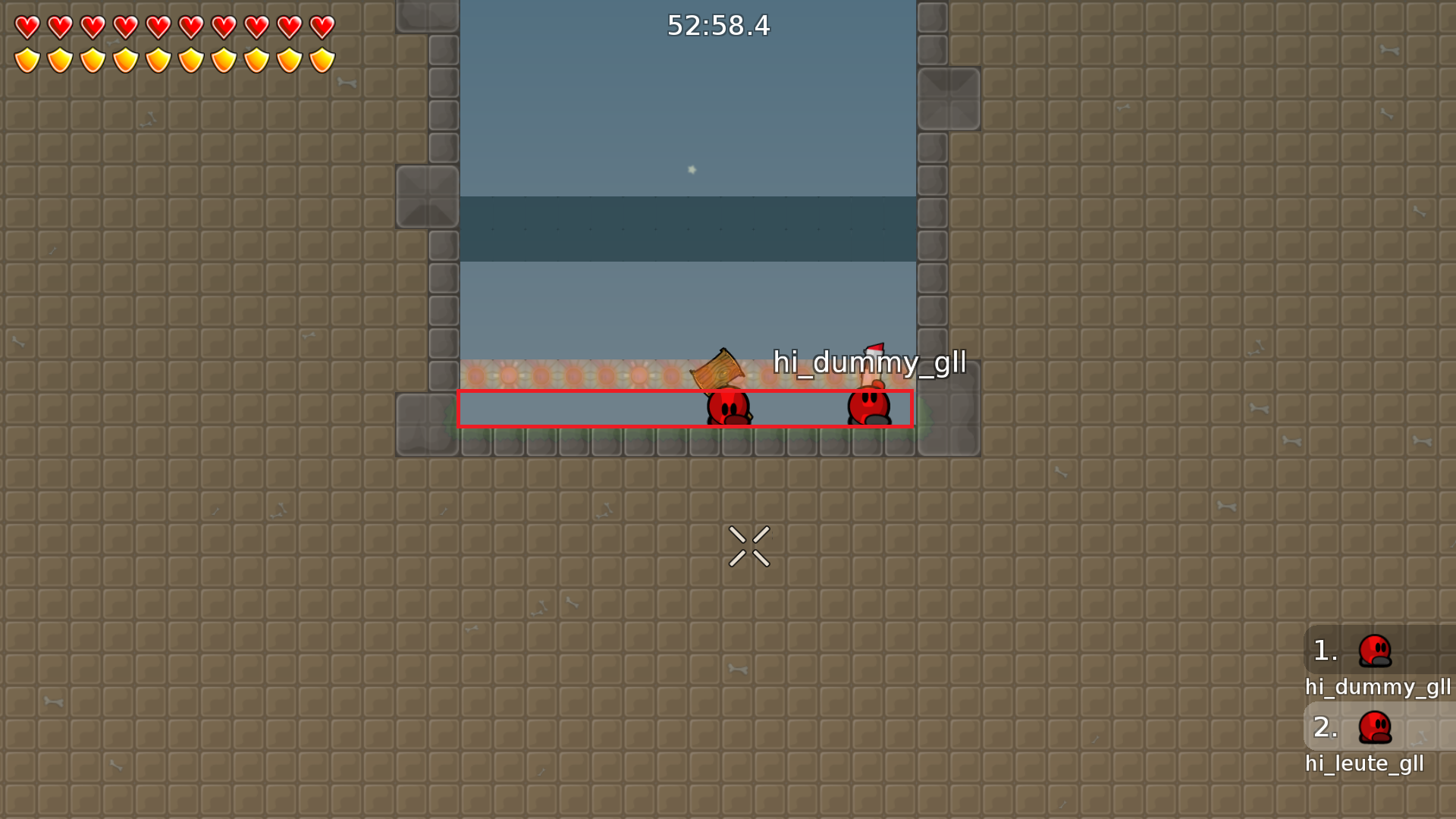1456x819 pixels.
Task: Expand the hi_leute_gll scoreboard entry
Action: 1365,764
